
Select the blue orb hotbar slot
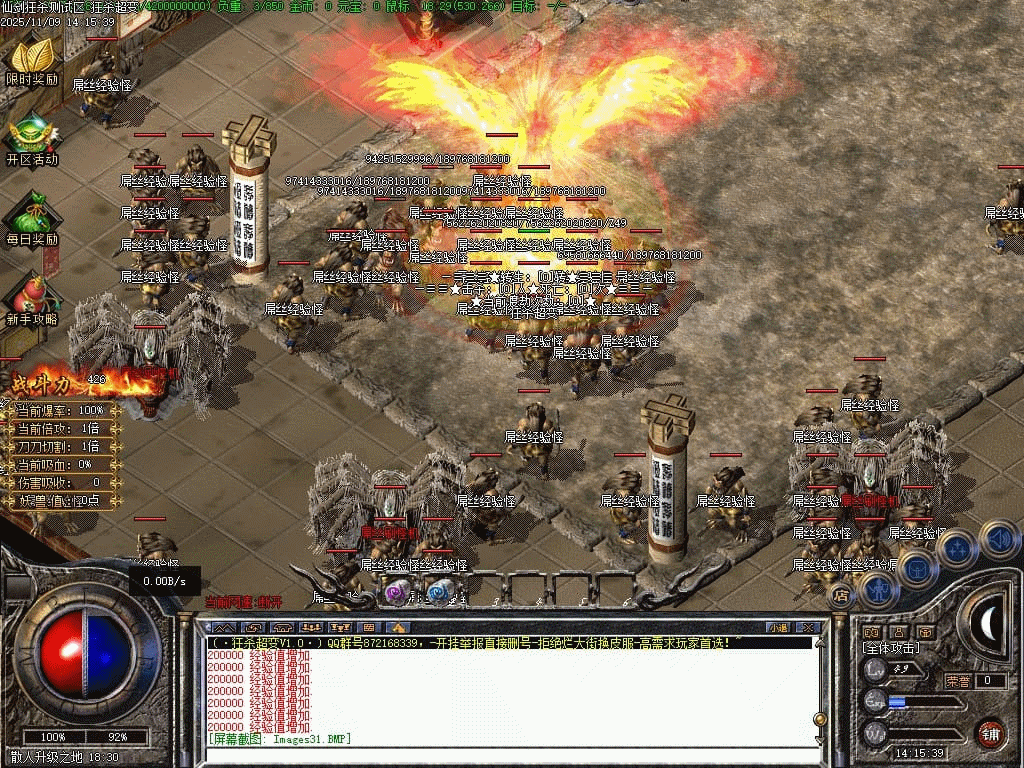(x=438, y=592)
